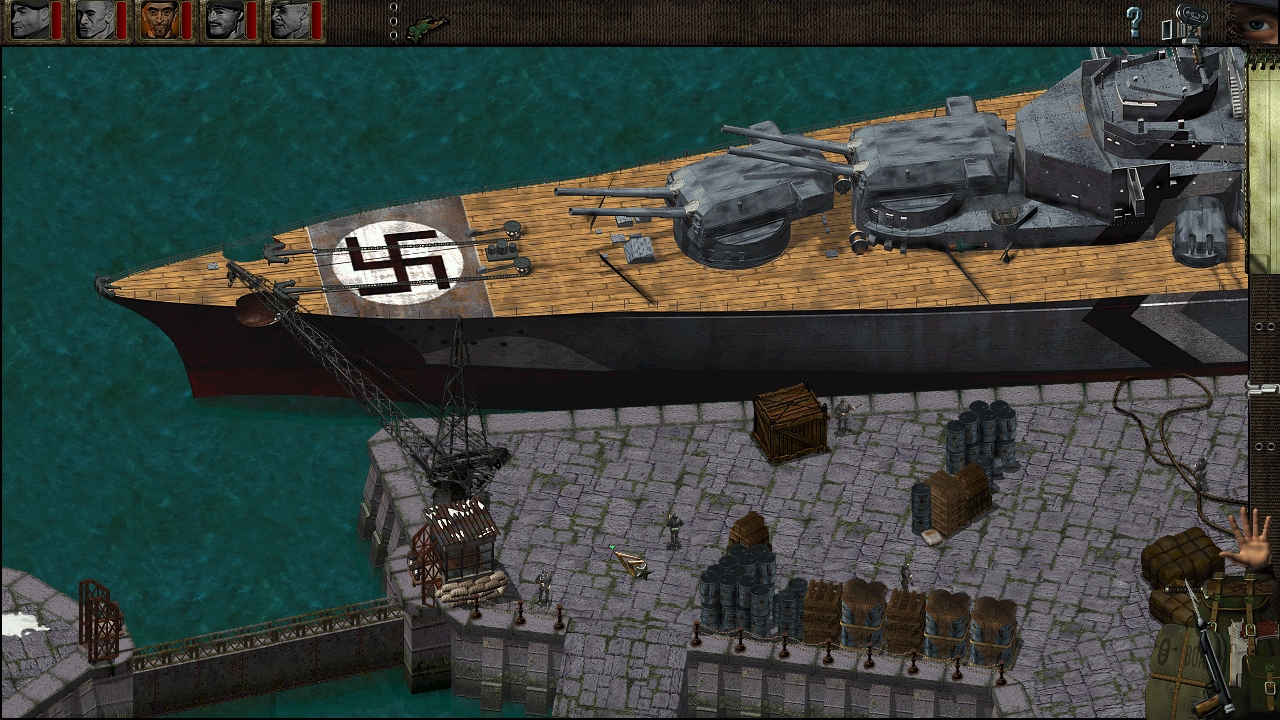Click the swastika emblem on the ship deck

[398, 262]
